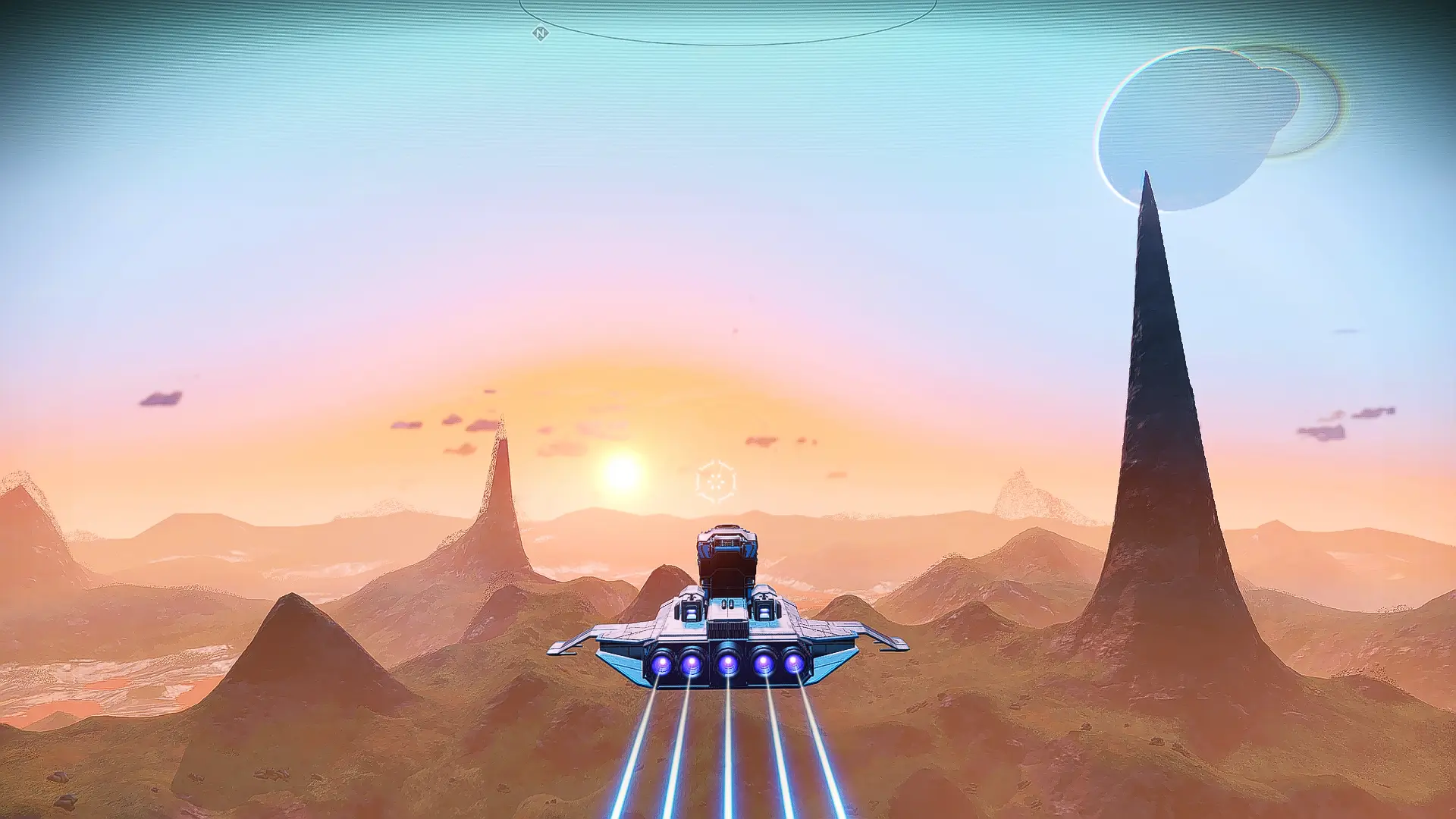Click the north marker on the compass
The width and height of the screenshot is (1456, 819).
tap(540, 33)
